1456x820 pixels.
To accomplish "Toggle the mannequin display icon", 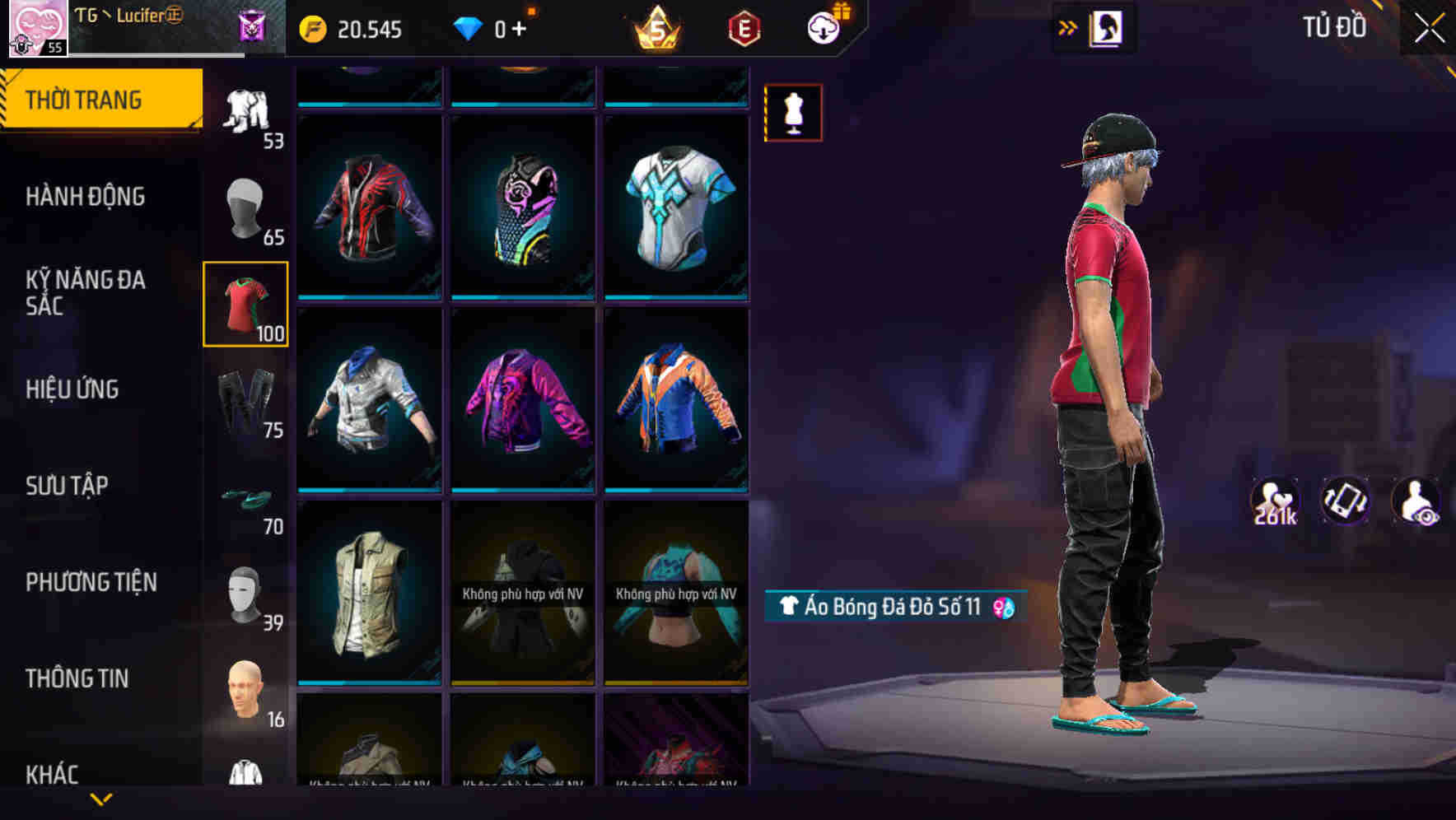I will pos(793,112).
